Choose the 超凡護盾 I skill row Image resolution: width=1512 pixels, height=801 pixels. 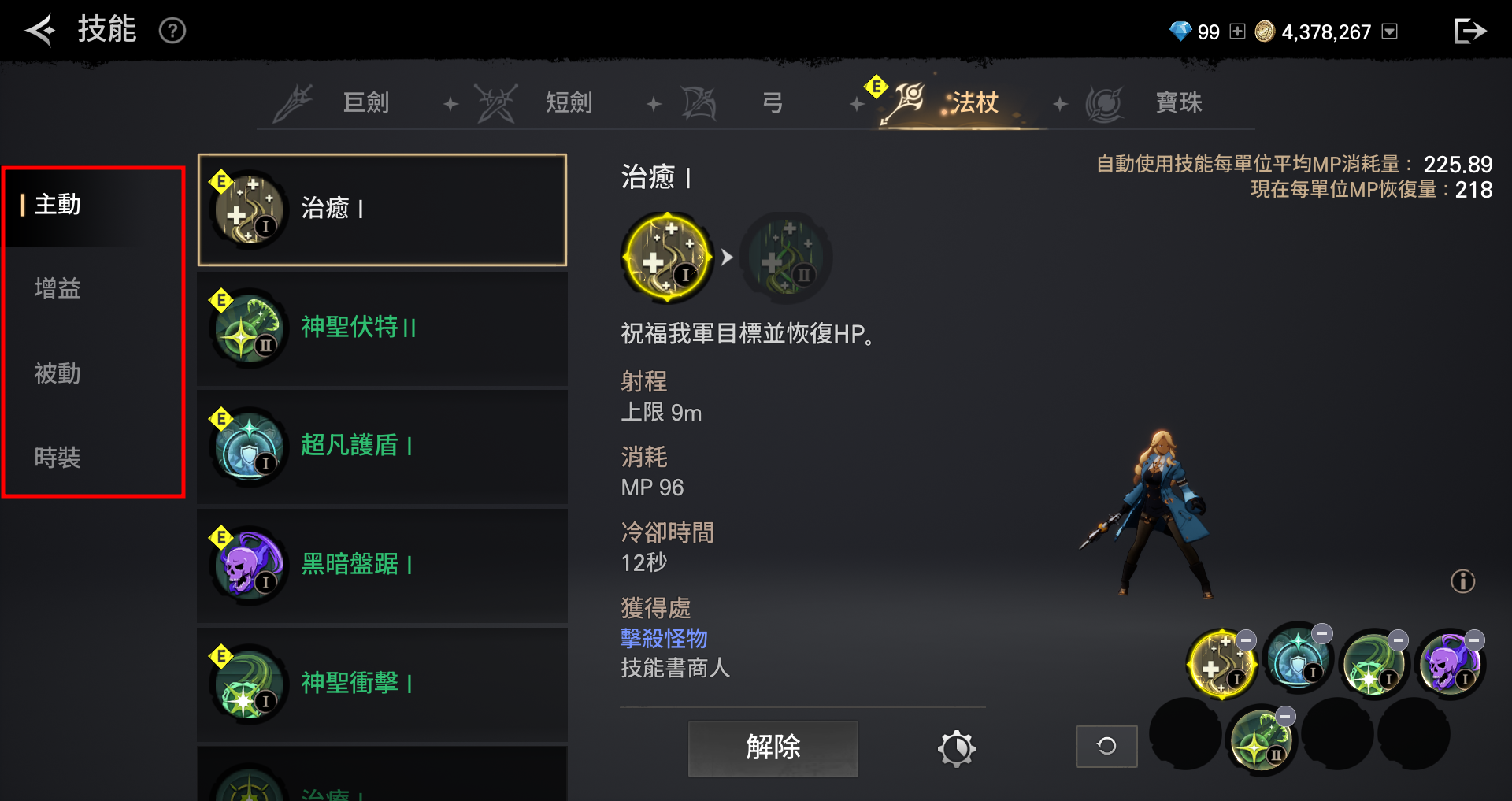click(x=382, y=447)
